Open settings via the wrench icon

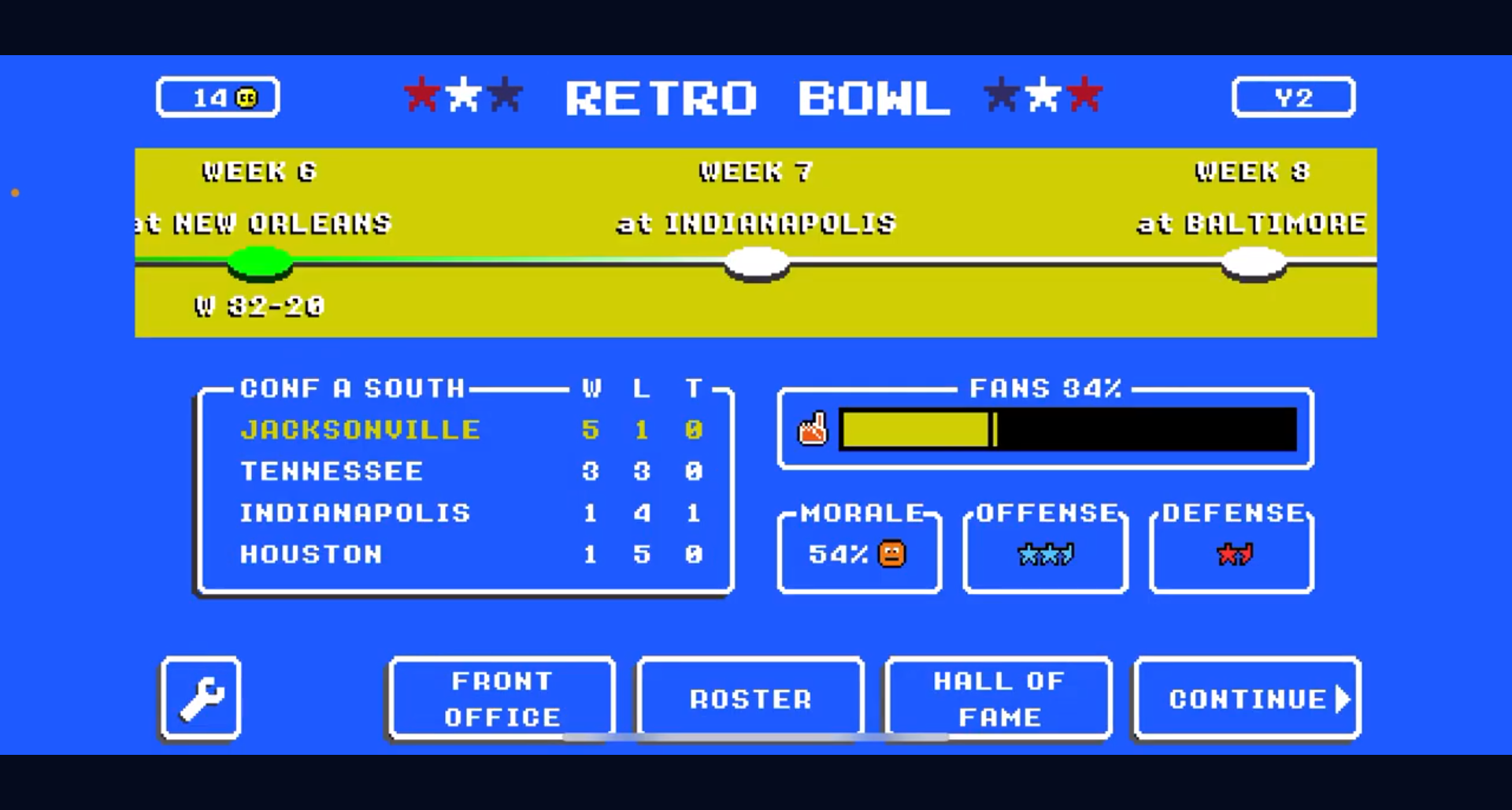(200, 699)
